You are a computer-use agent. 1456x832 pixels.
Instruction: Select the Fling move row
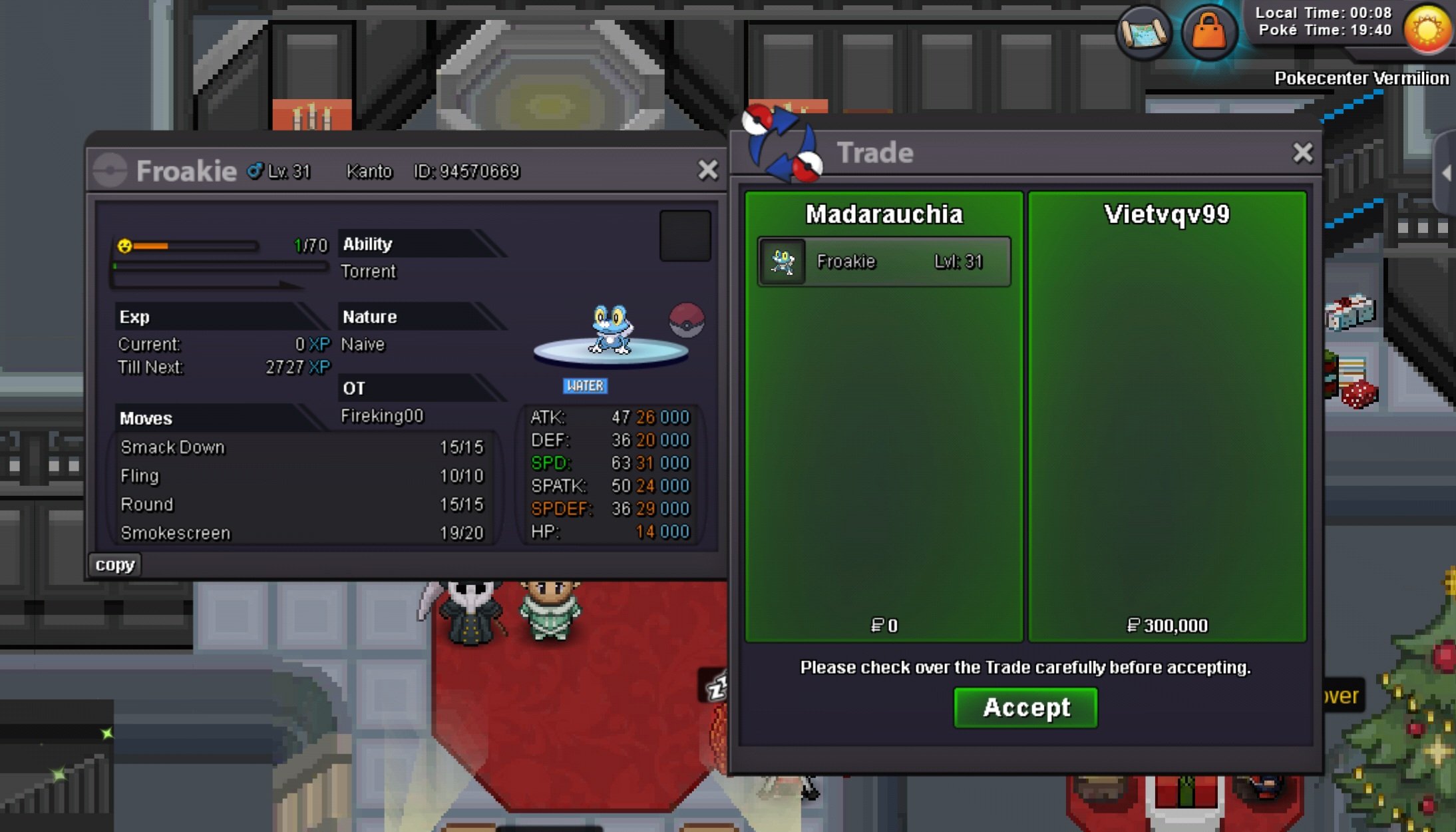301,476
